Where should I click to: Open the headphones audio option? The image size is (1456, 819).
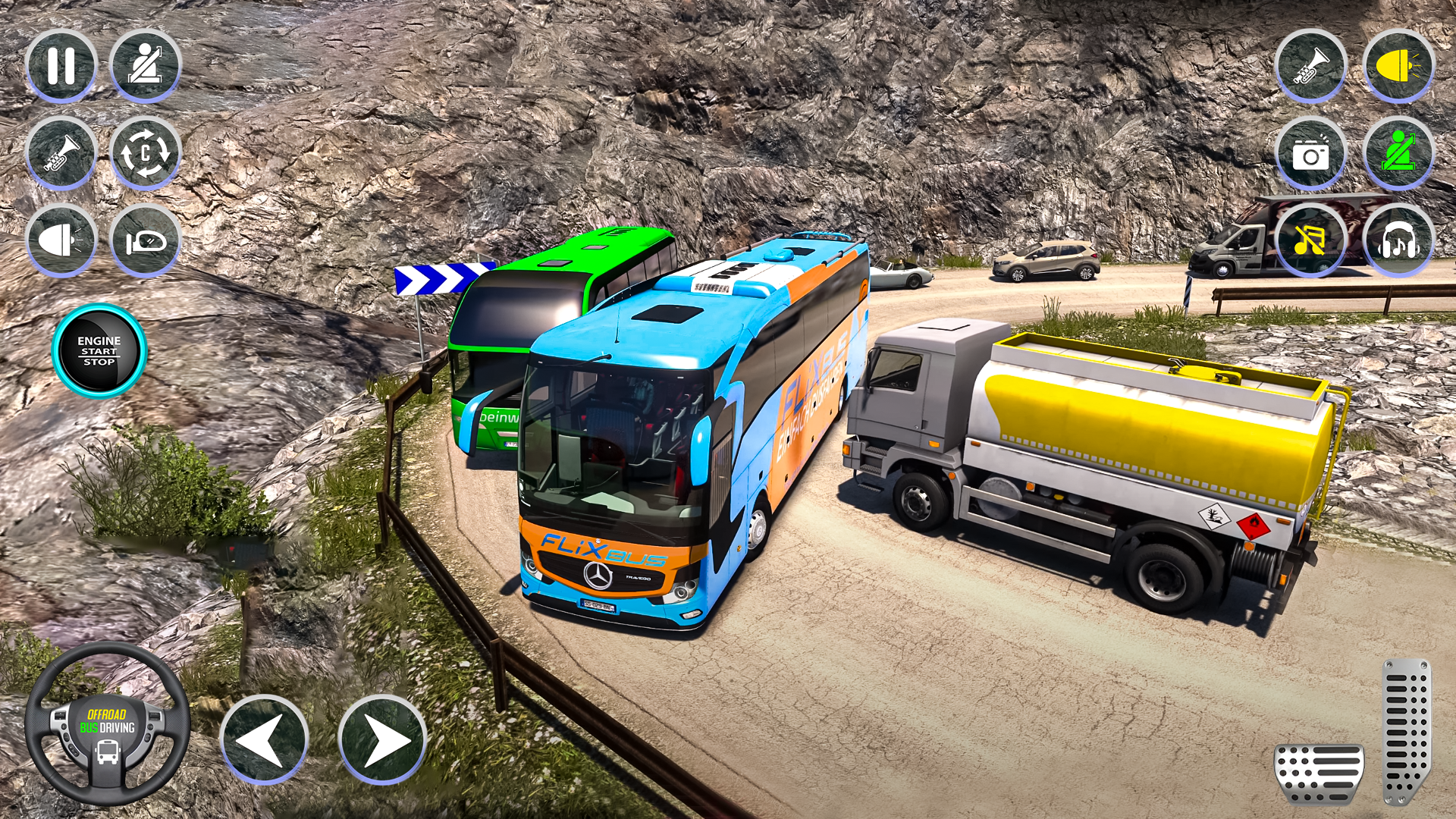(x=1399, y=239)
